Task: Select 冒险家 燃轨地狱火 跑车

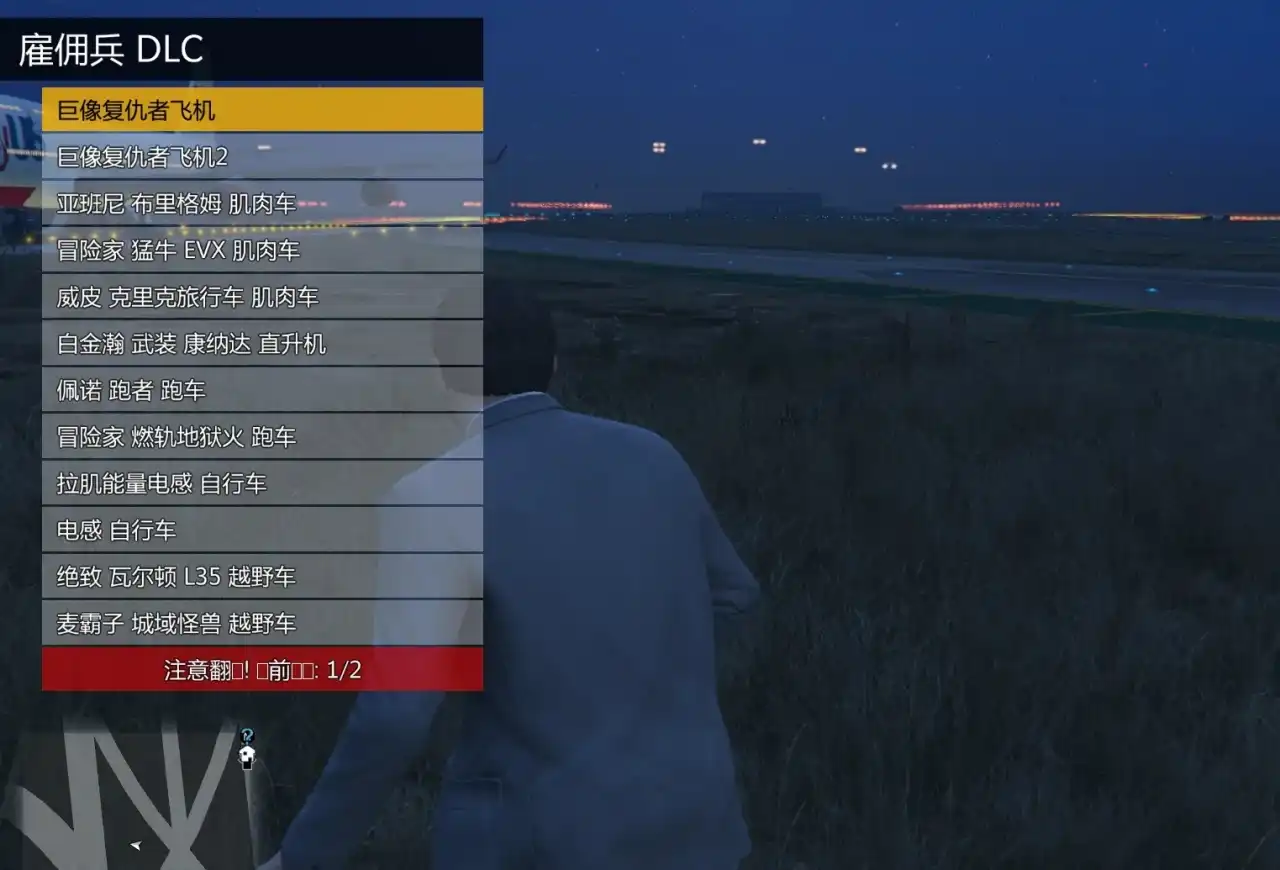Action: tap(262, 437)
